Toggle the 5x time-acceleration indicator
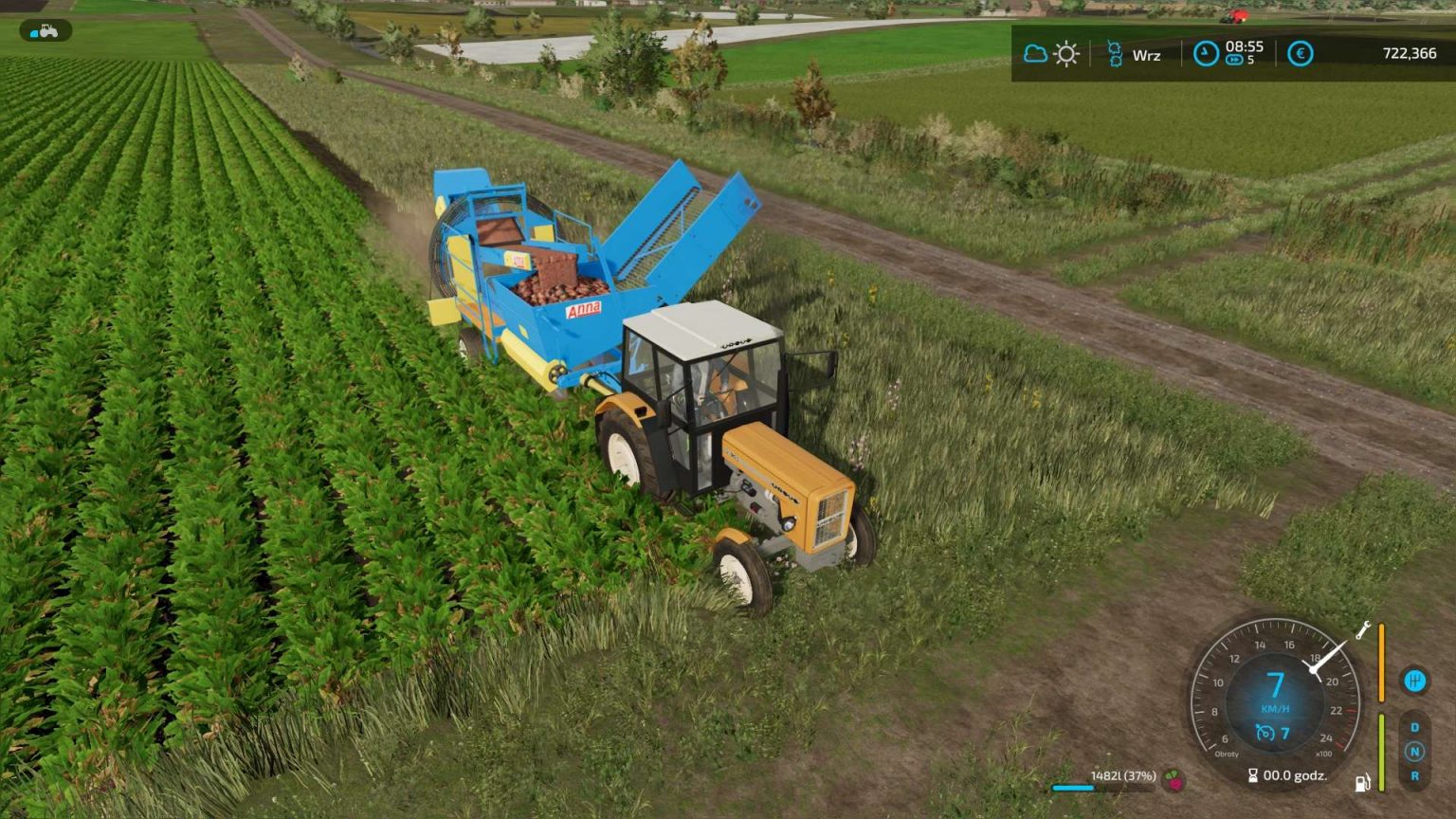 pos(1235,58)
